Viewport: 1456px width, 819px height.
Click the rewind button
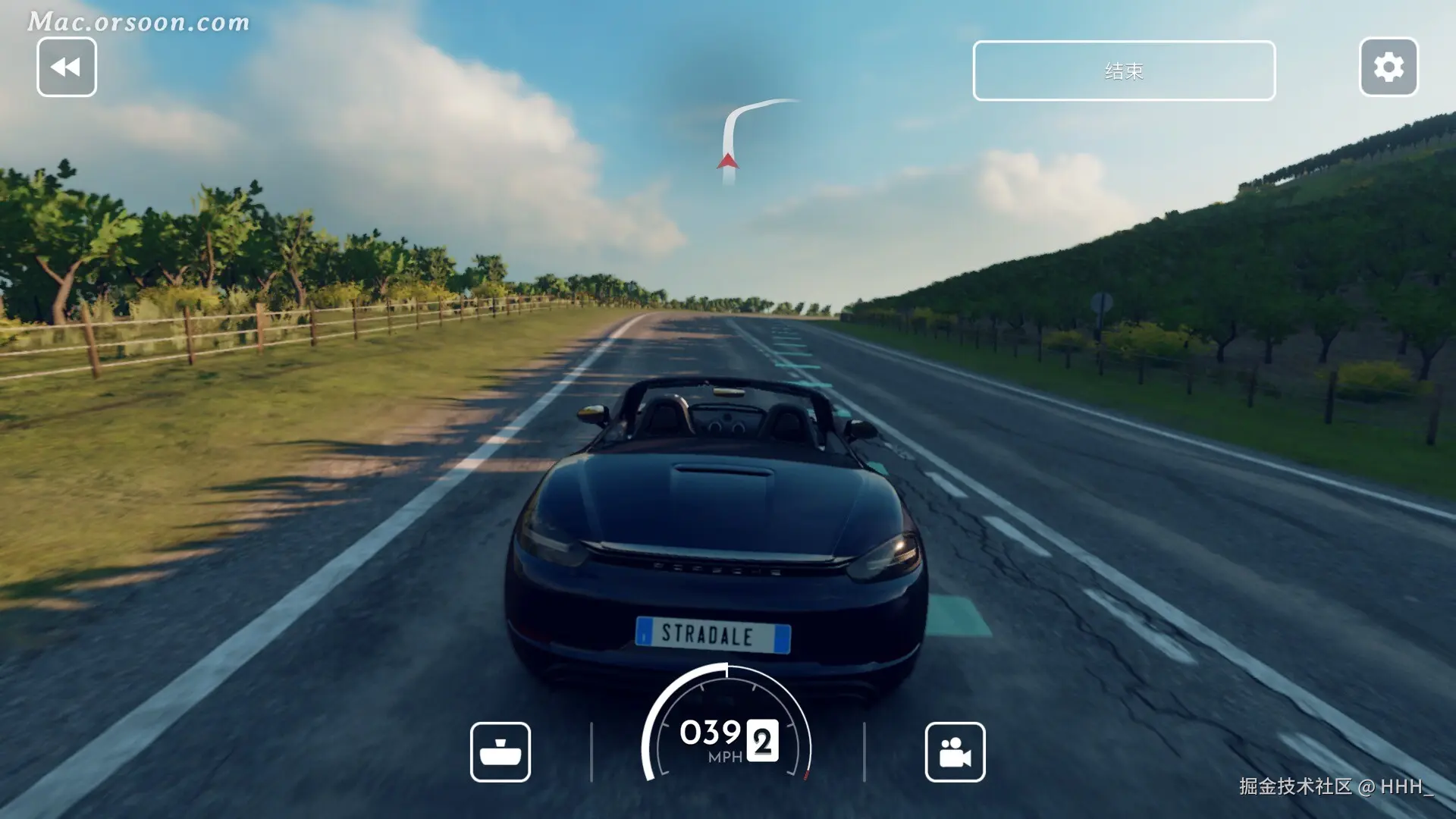point(67,67)
